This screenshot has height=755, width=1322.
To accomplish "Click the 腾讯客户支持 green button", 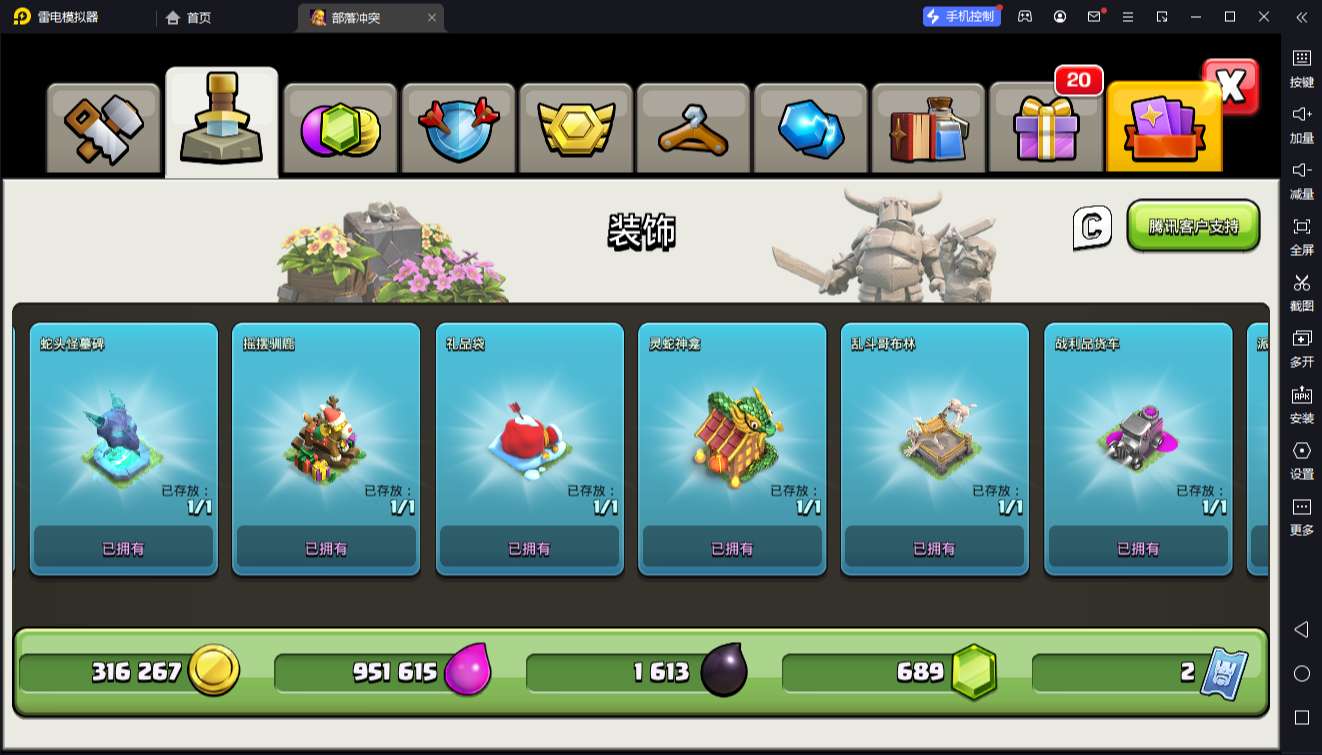I will click(1193, 226).
